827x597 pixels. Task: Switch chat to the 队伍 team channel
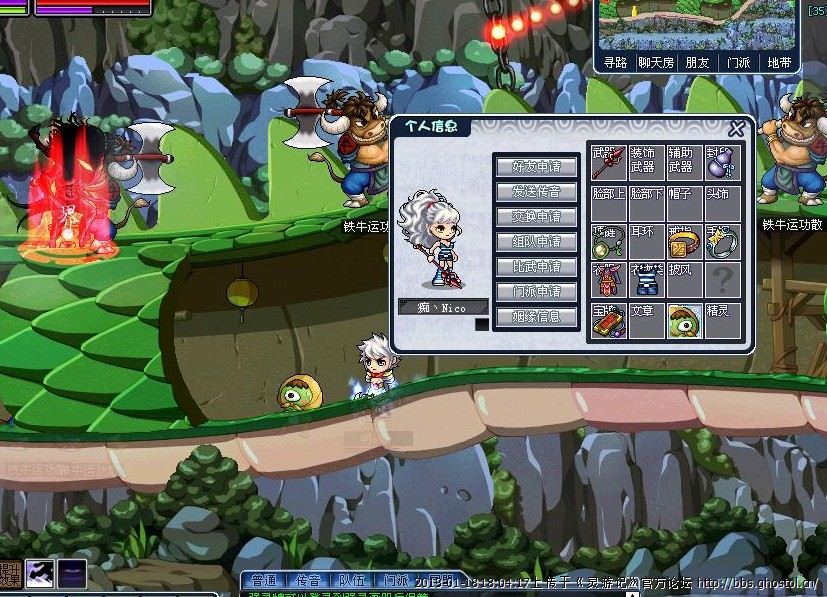[x=351, y=580]
